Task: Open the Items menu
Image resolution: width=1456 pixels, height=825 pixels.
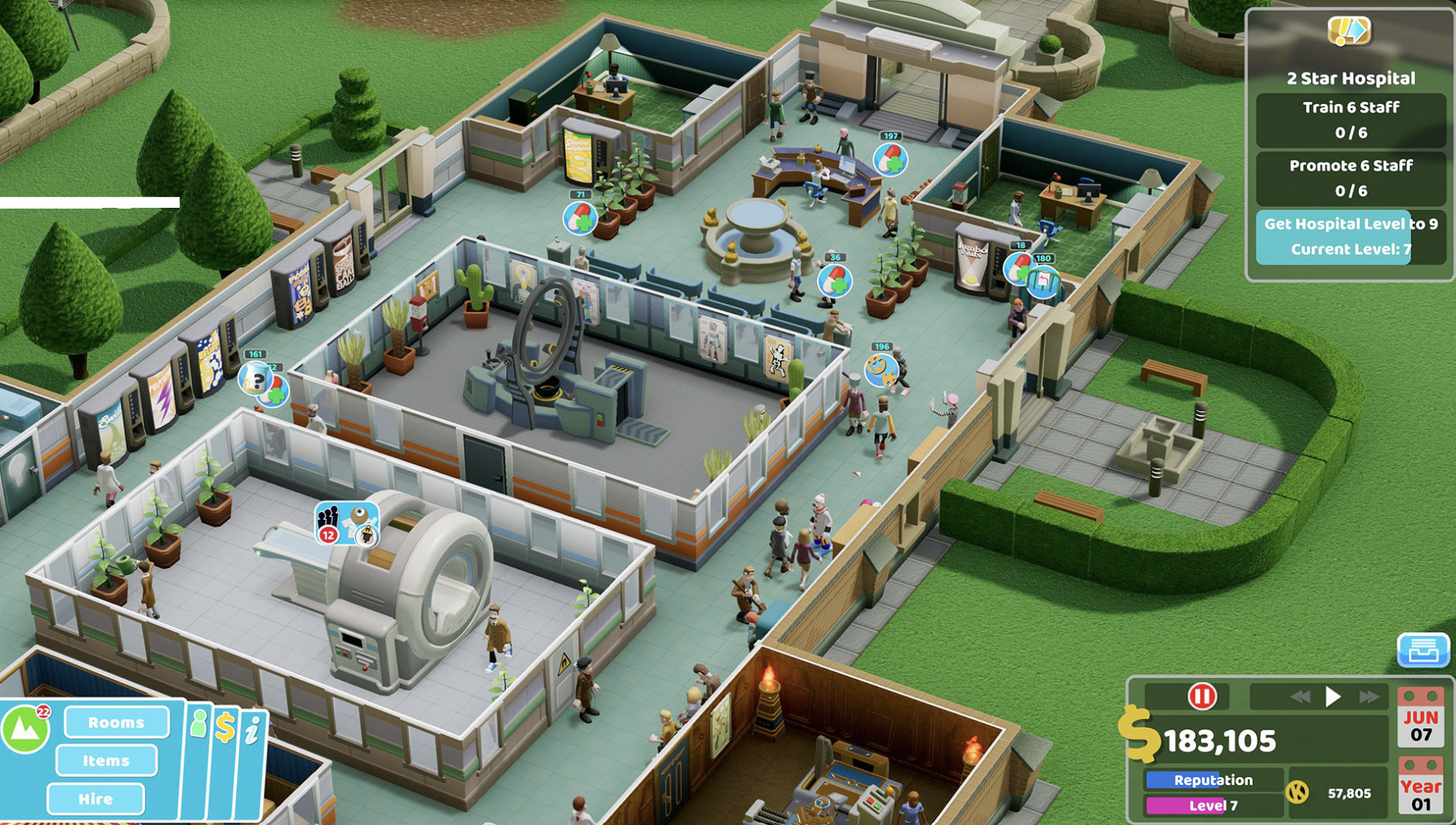Action: click(107, 761)
